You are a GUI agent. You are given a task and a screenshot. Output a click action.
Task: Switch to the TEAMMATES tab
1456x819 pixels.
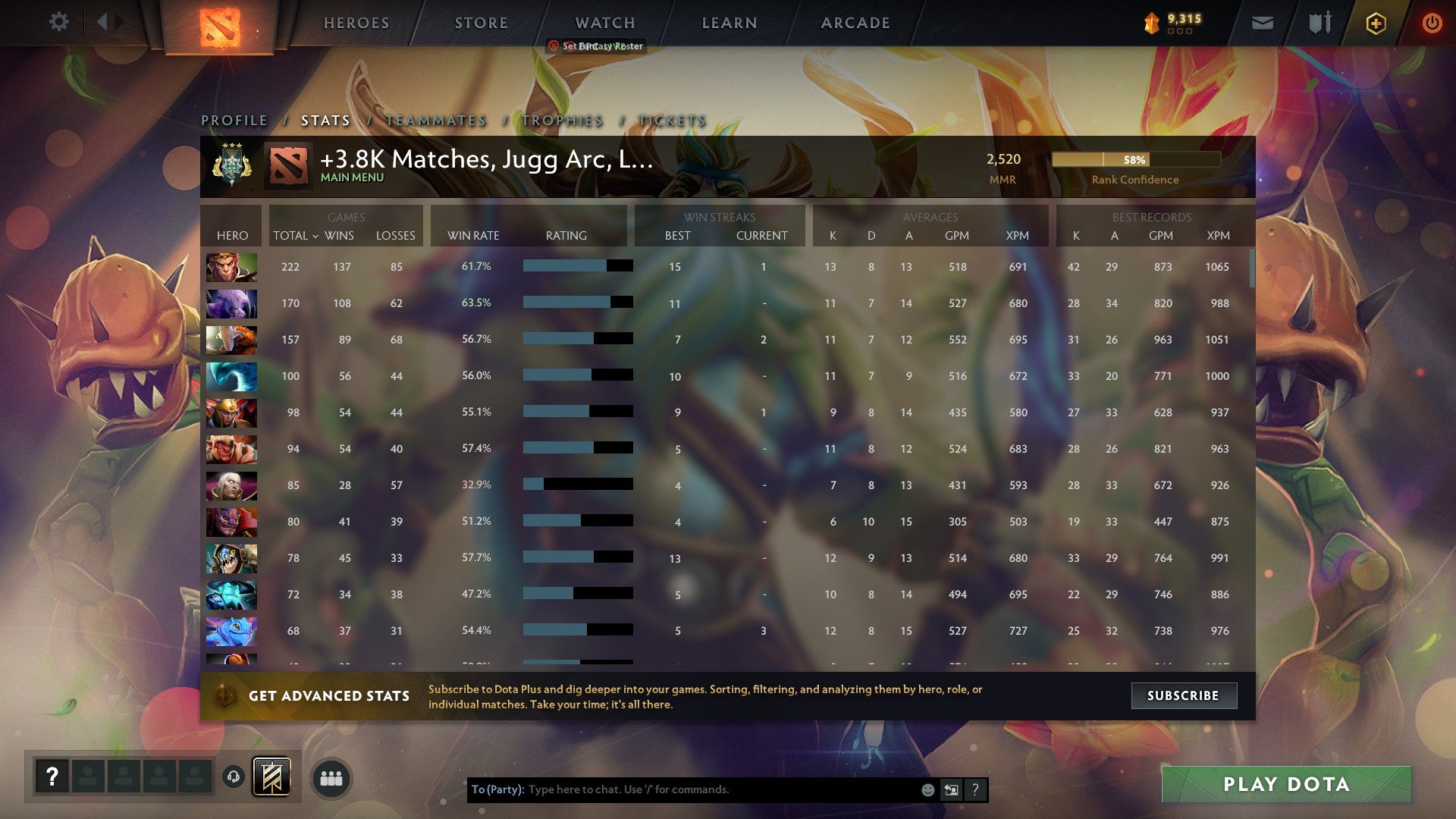(435, 120)
